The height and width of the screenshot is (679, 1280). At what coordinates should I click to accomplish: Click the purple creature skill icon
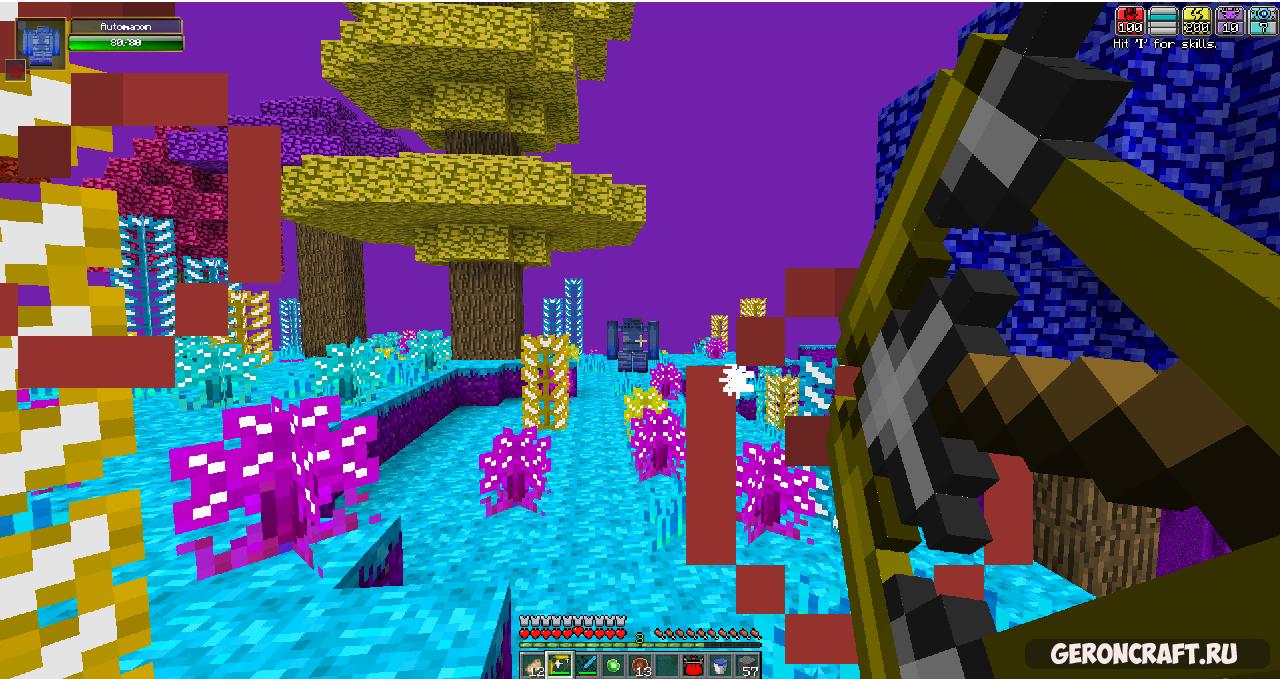[1229, 20]
